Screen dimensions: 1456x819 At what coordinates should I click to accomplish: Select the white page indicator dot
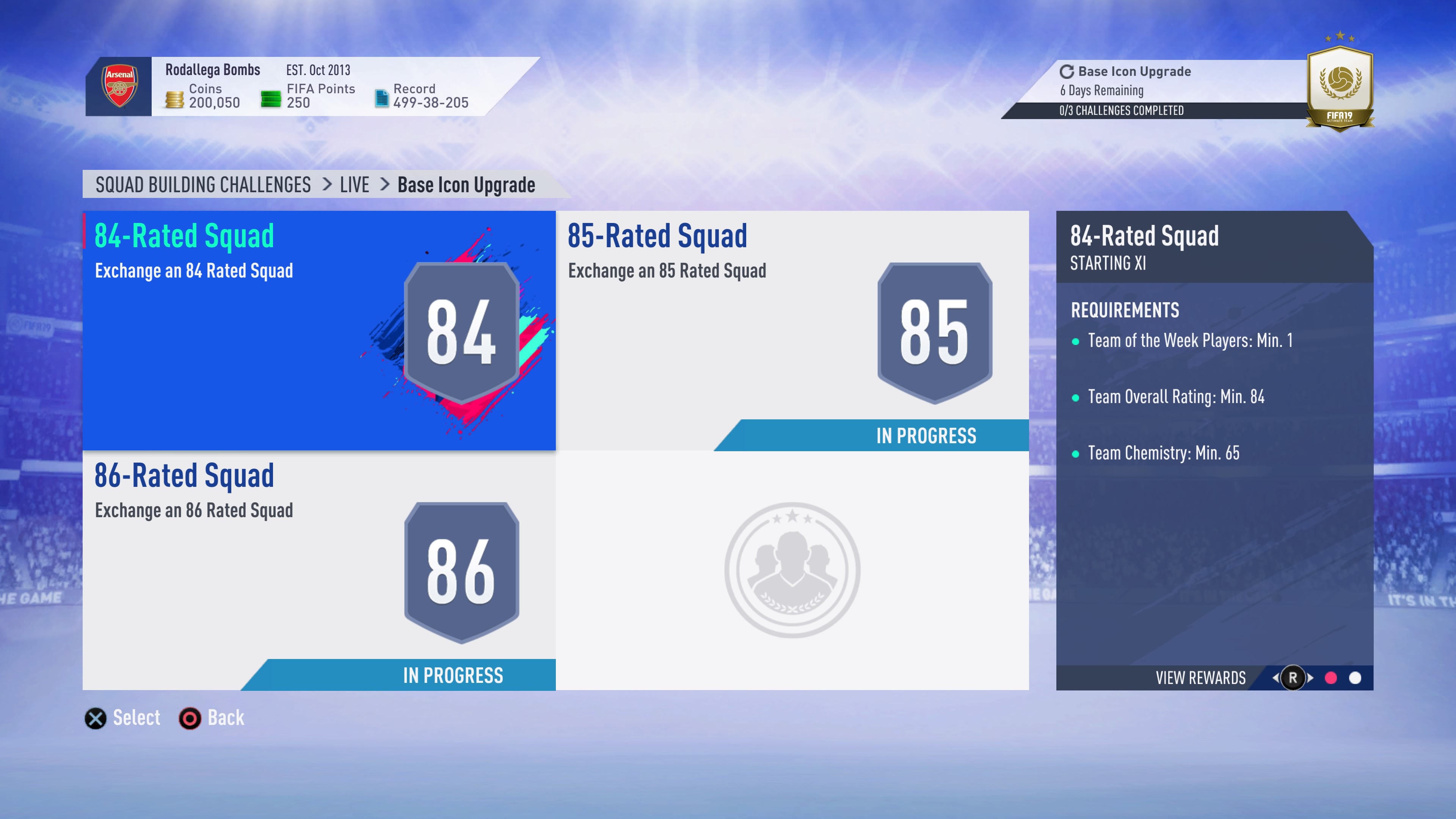(1355, 678)
